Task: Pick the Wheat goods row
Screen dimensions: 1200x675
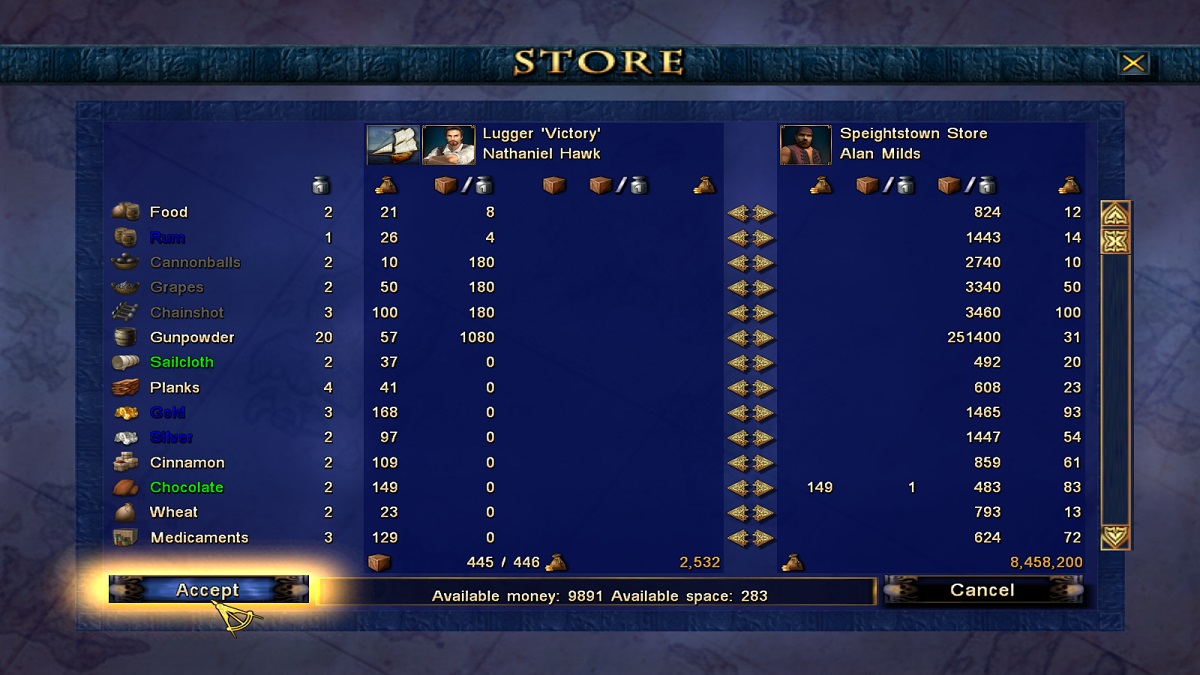Action: [174, 512]
